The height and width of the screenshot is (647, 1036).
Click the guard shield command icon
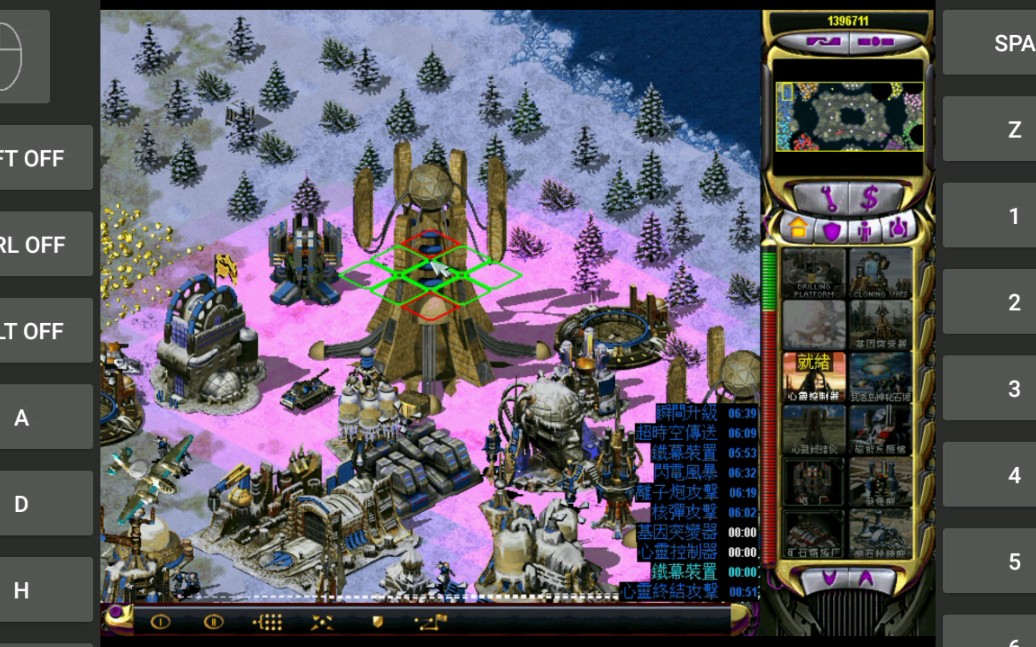pyautogui.click(x=378, y=622)
